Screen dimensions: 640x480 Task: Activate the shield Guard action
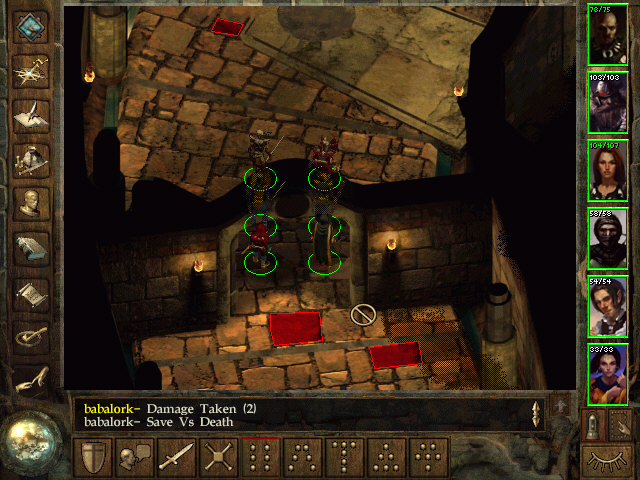tap(93, 458)
